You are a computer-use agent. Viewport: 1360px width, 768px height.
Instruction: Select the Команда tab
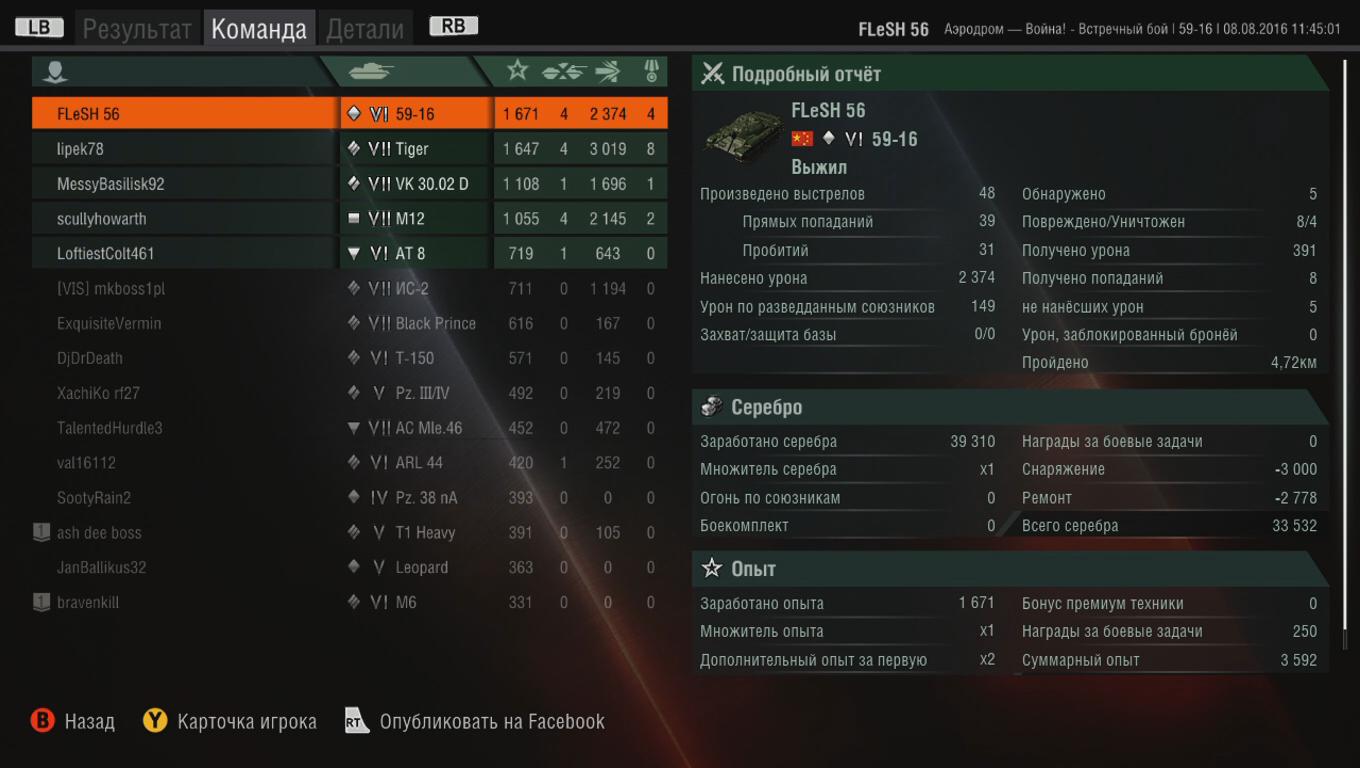point(259,29)
